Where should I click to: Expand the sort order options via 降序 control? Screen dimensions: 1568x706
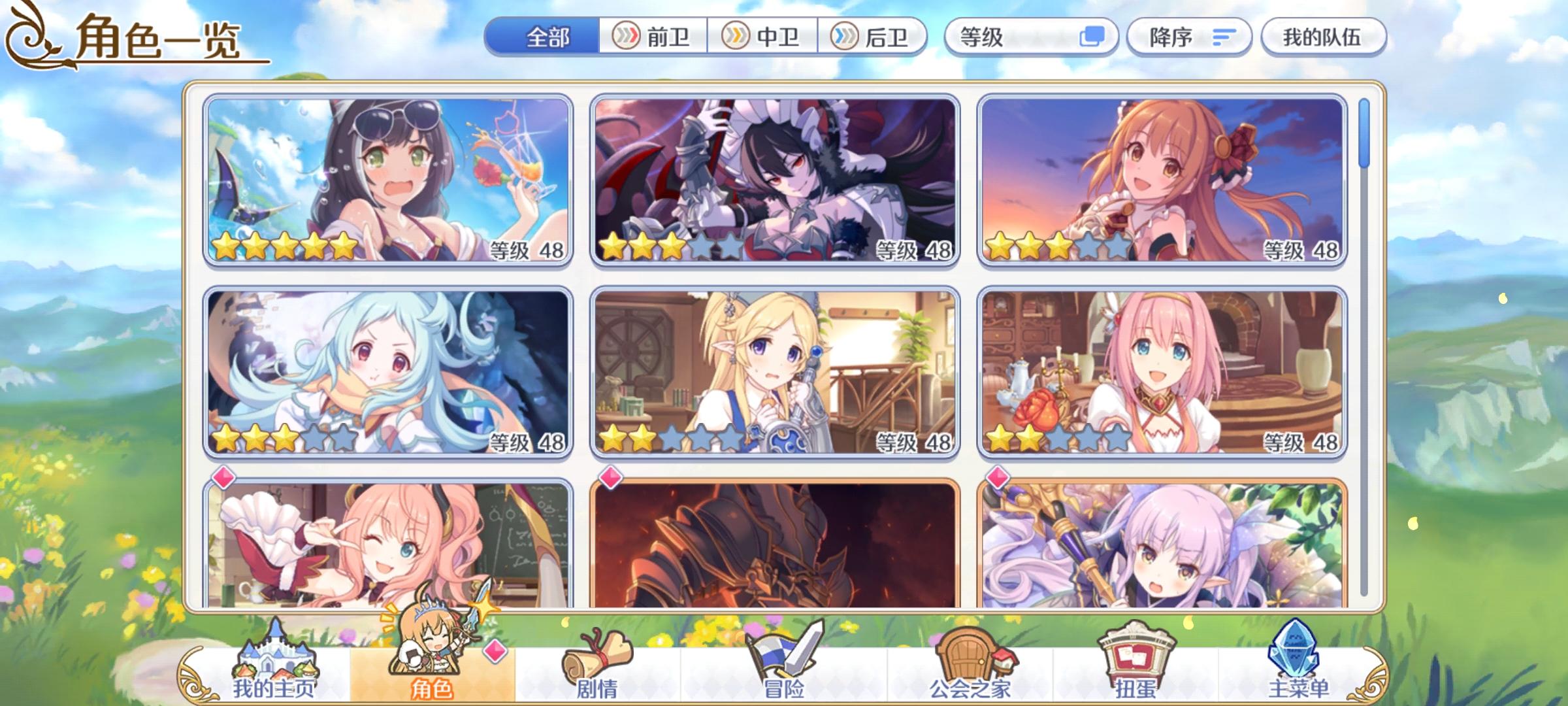1189,37
